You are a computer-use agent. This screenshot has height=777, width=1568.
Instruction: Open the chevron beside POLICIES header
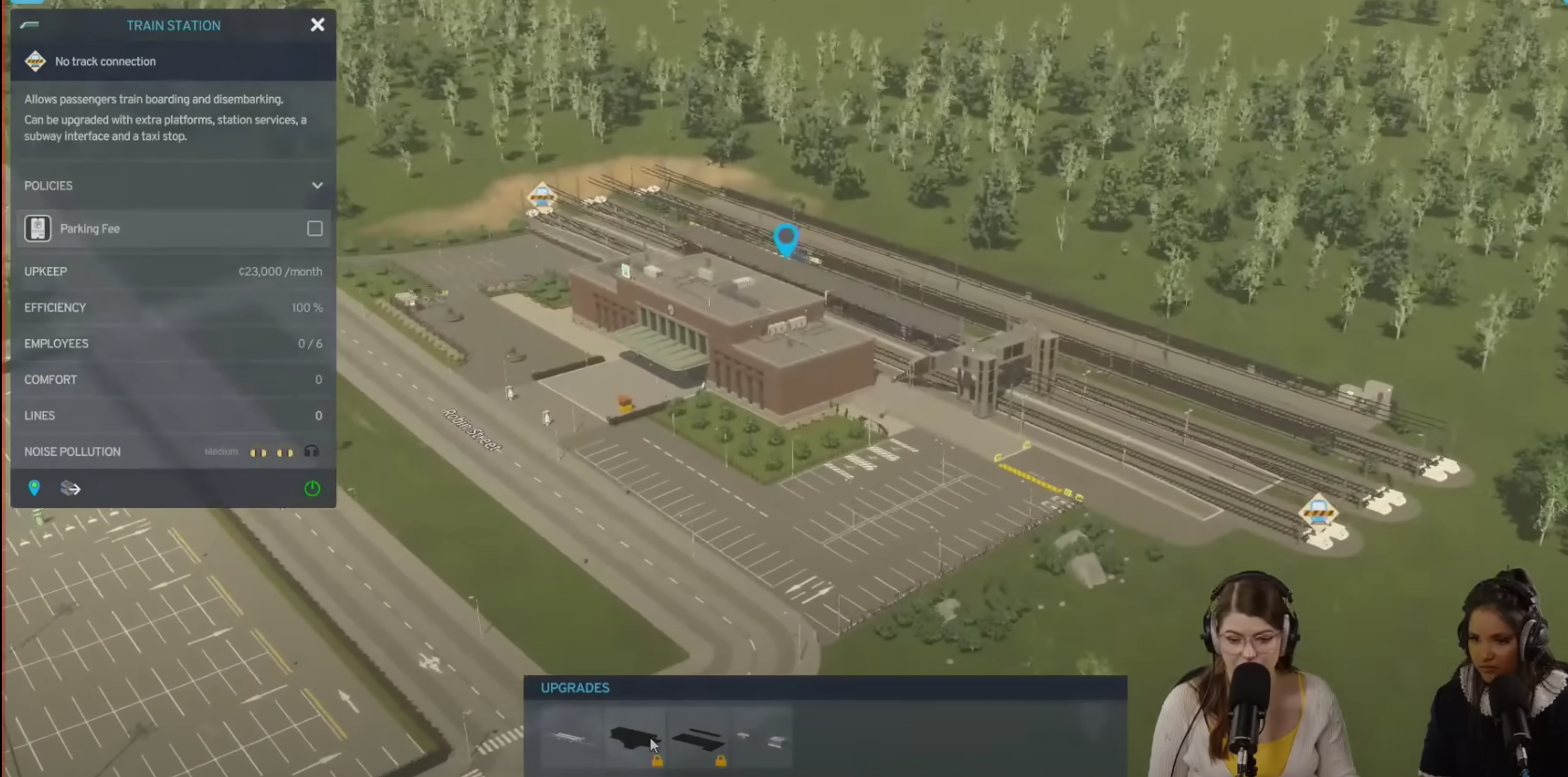click(x=317, y=185)
